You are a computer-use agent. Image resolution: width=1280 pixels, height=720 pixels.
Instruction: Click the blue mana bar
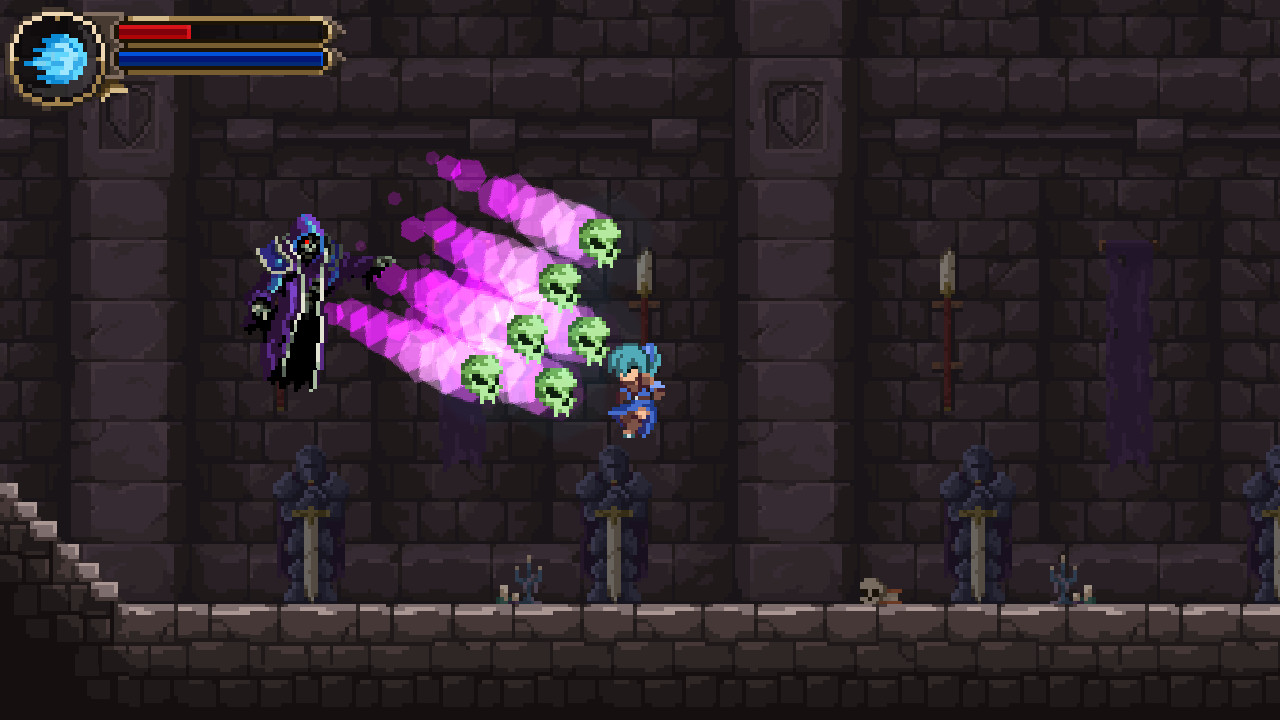[220, 58]
